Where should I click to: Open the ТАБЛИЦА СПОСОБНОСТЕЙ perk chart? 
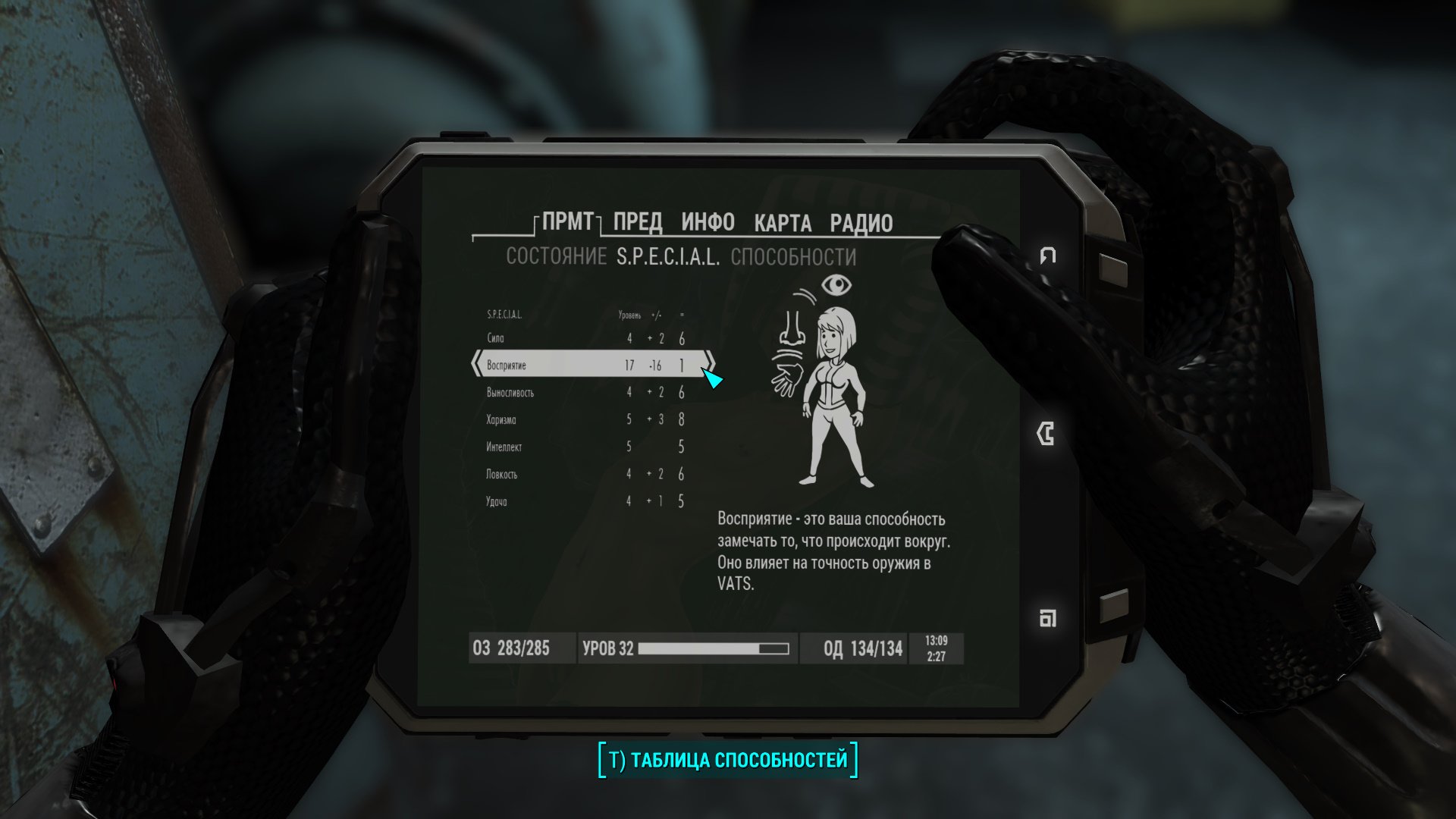click(x=728, y=760)
